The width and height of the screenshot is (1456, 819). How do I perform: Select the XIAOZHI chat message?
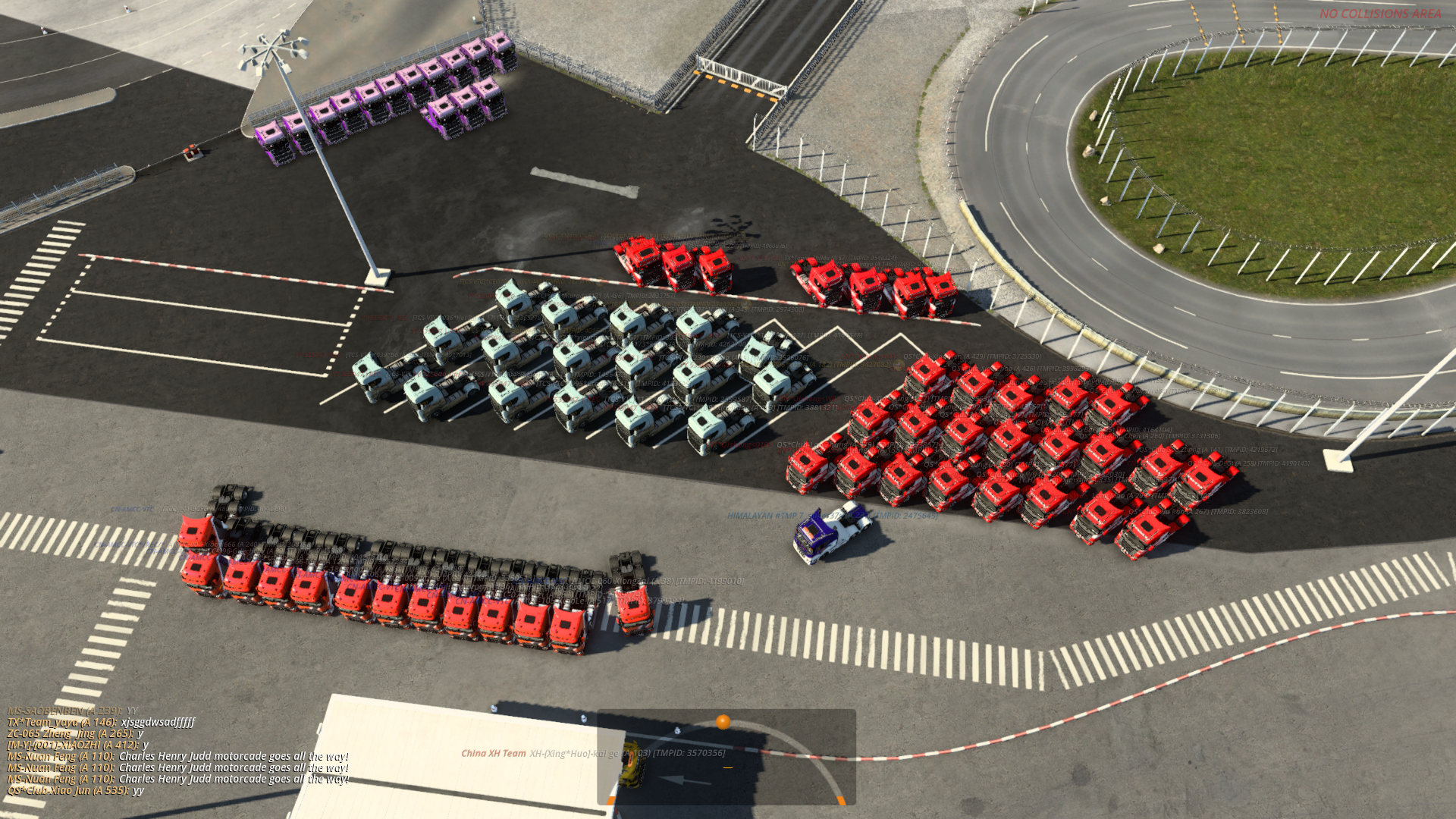(x=77, y=745)
